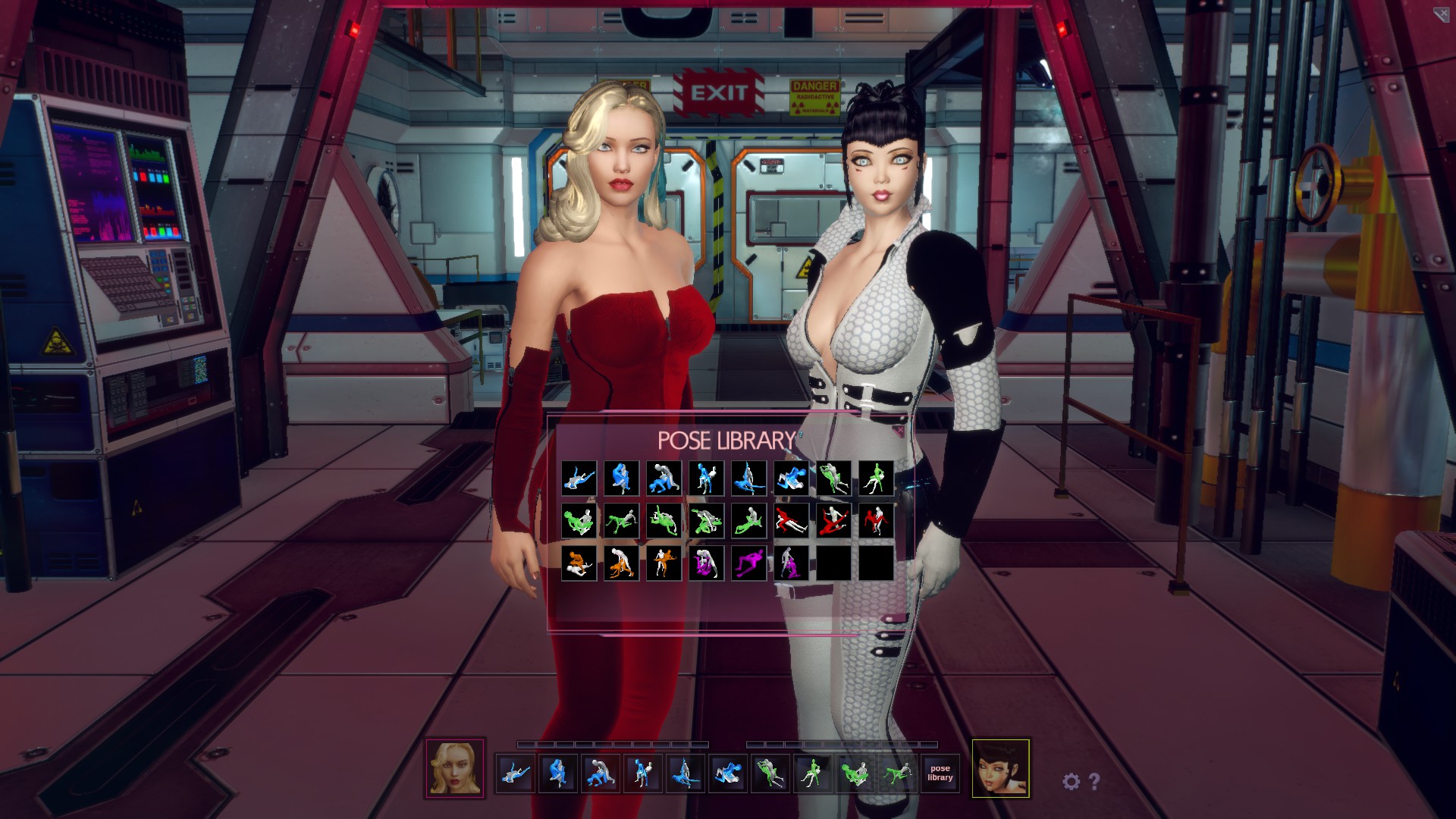Select the blonde character portrait

(455, 768)
